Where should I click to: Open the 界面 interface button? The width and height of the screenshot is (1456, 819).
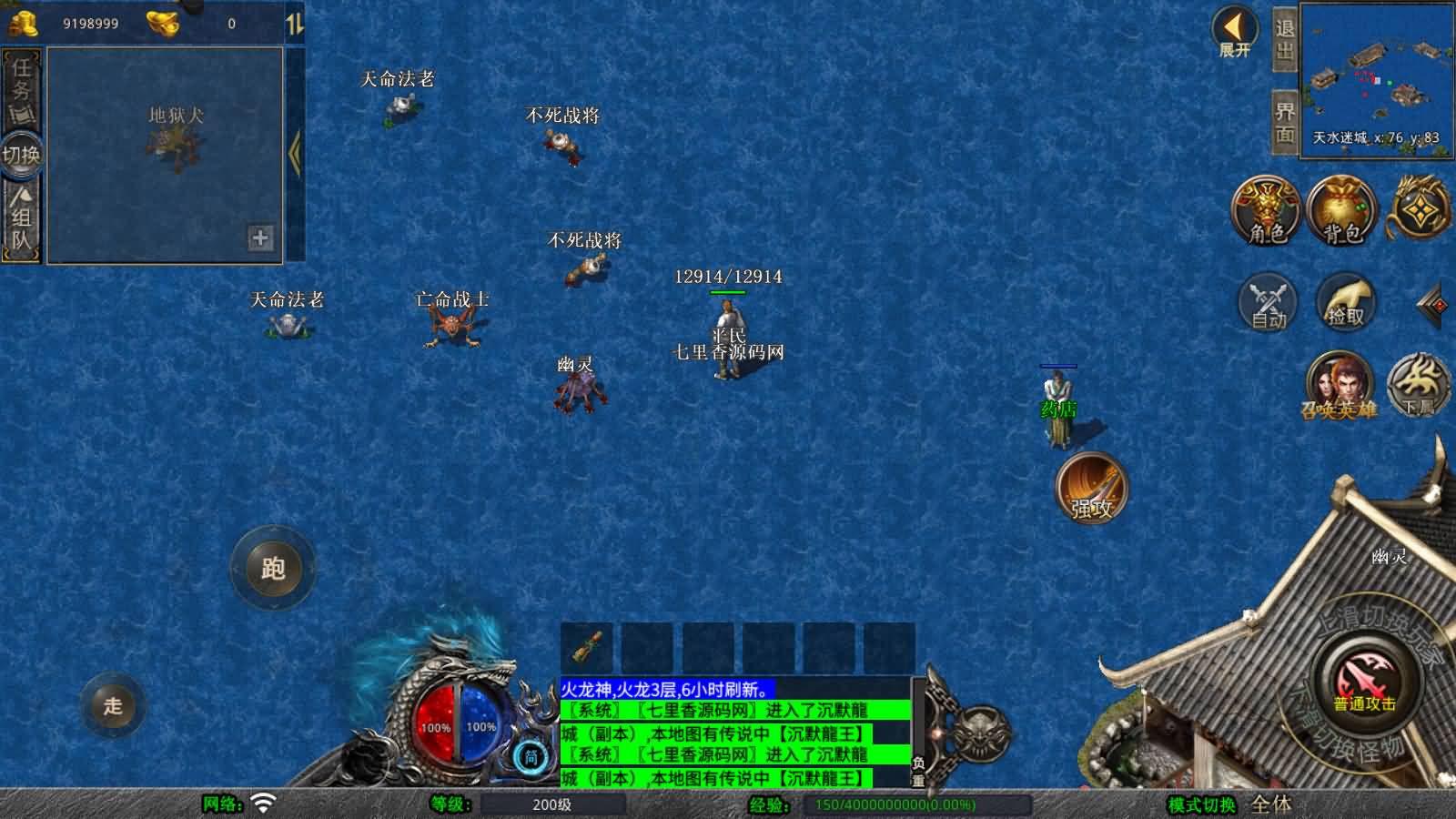(1284, 123)
